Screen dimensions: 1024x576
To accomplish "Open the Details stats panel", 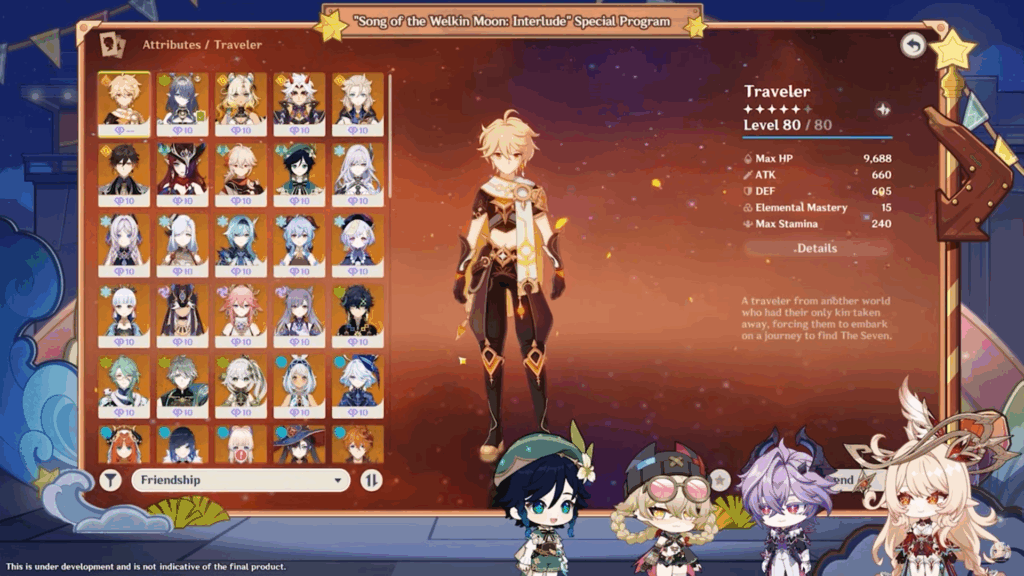I will (x=817, y=248).
